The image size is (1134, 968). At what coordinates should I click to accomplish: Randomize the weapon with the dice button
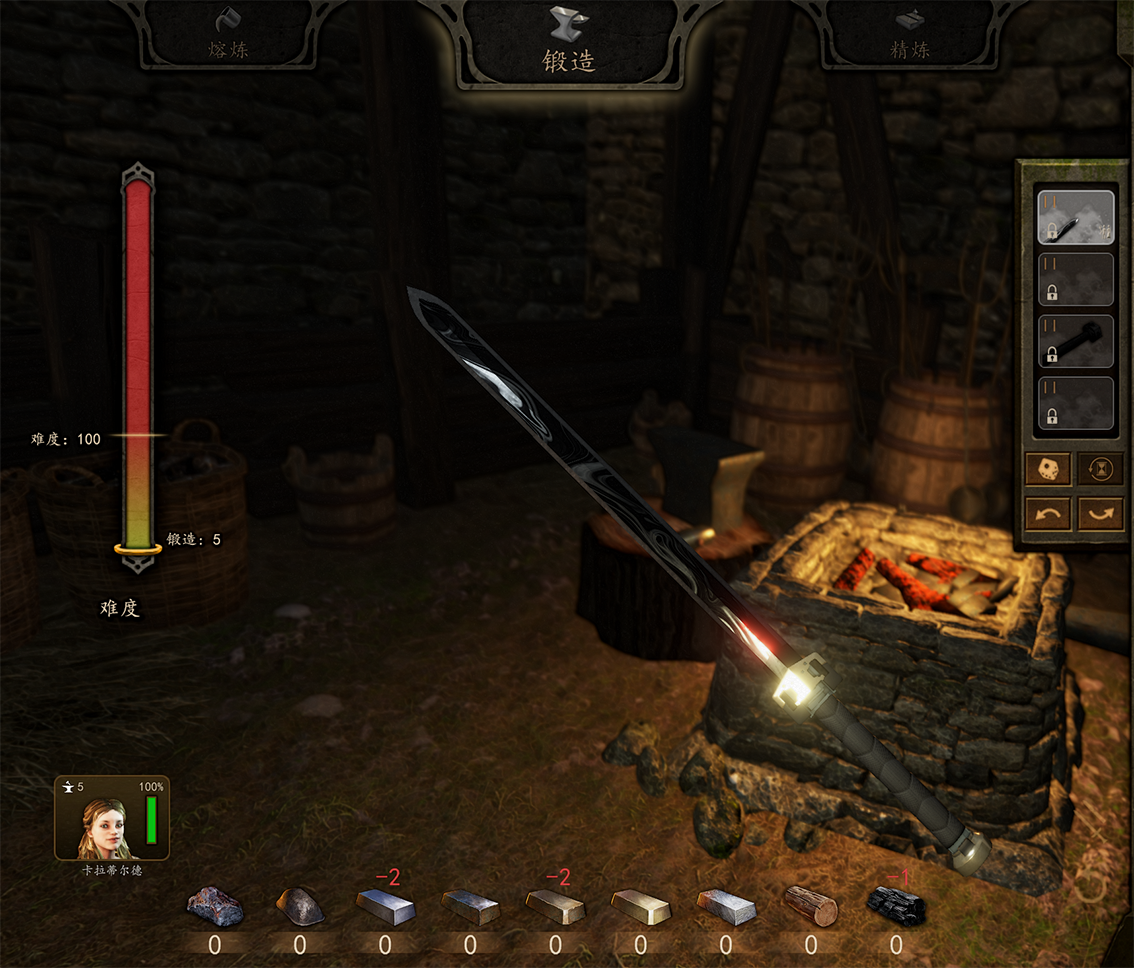click(1048, 469)
